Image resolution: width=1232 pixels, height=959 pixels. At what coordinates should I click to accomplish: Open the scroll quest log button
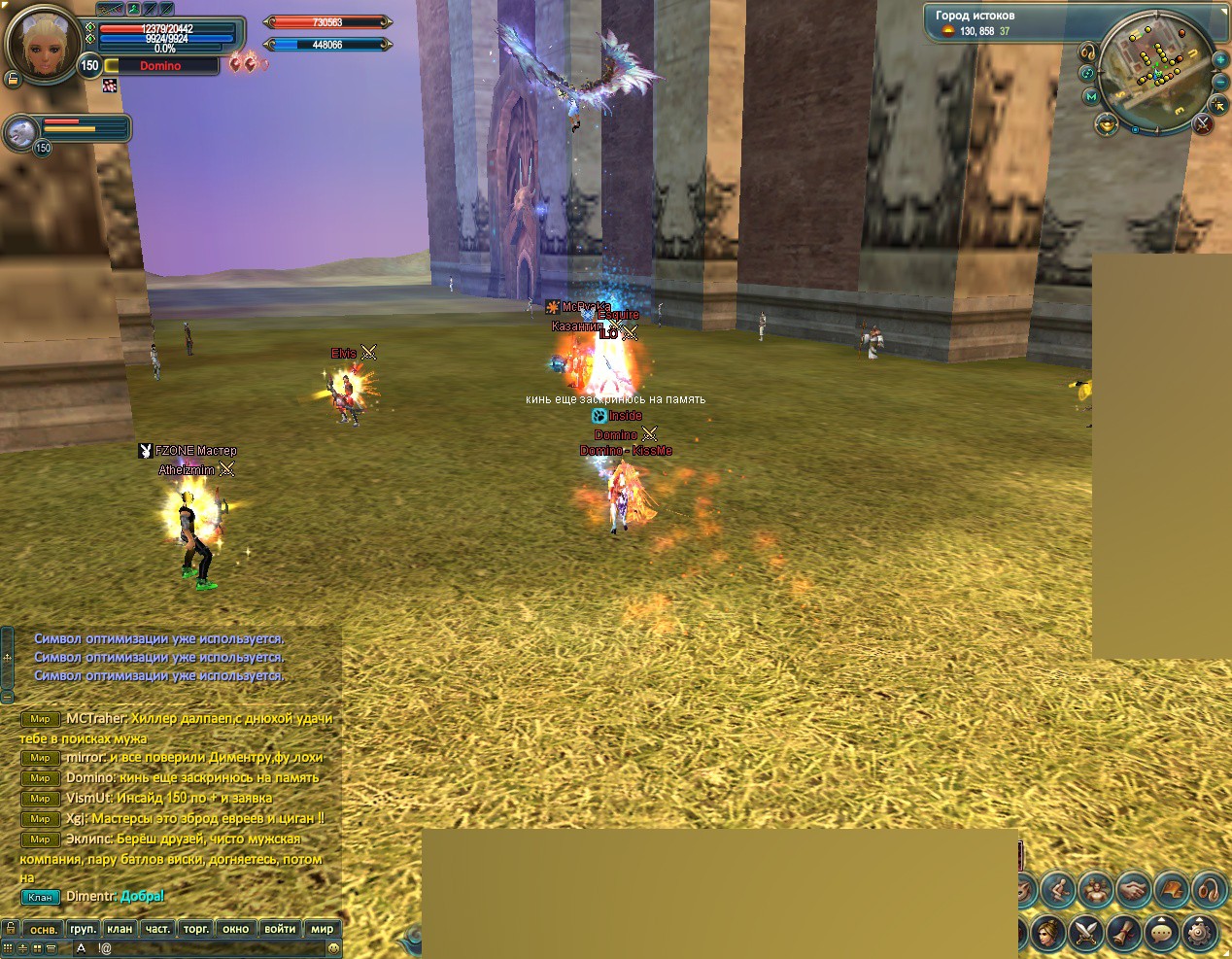pyautogui.click(x=1123, y=933)
